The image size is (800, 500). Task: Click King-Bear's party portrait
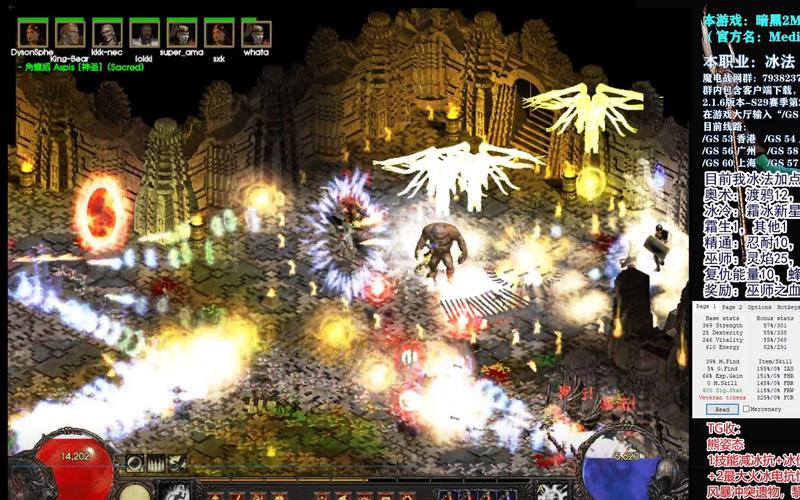[x=69, y=33]
